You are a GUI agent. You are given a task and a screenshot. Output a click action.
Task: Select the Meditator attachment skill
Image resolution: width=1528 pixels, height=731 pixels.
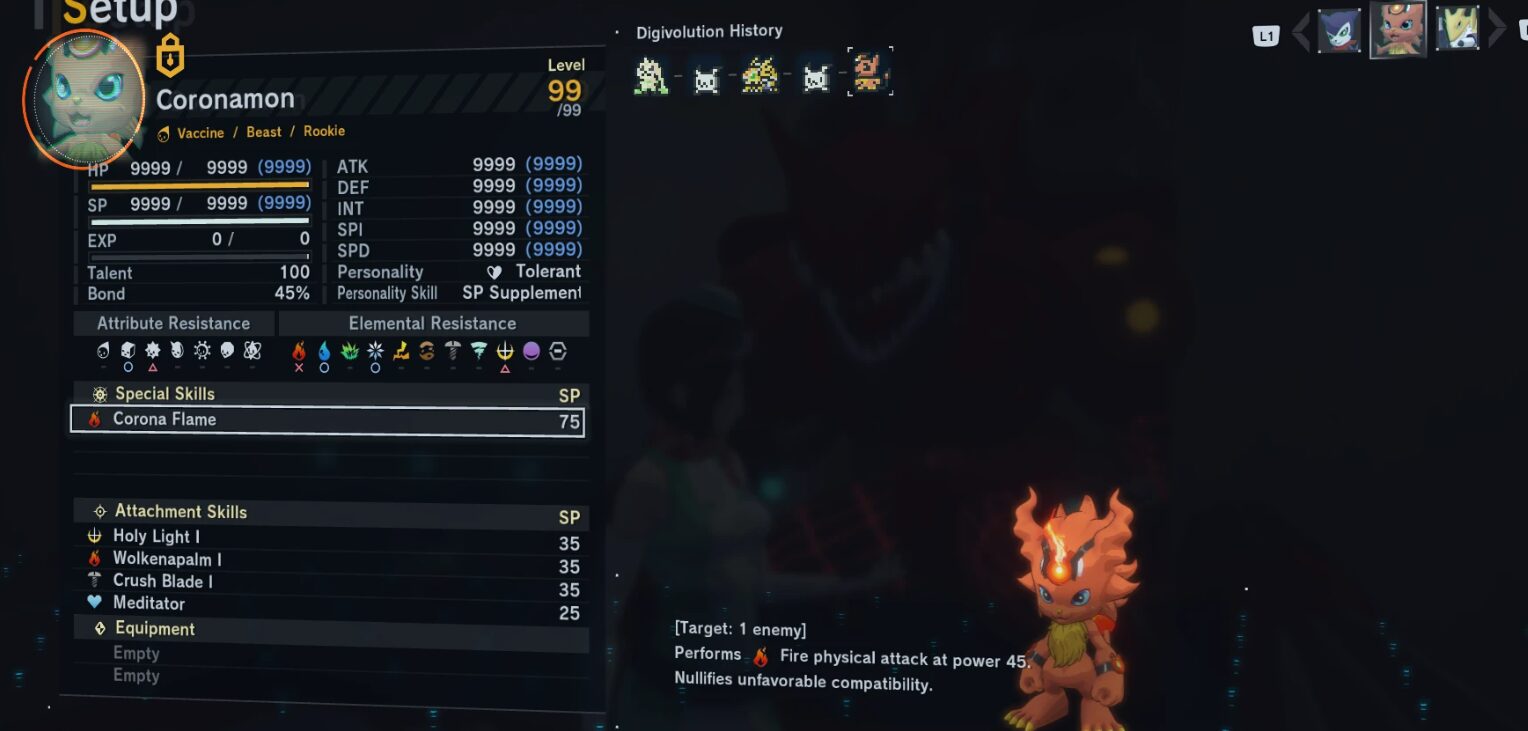click(148, 603)
